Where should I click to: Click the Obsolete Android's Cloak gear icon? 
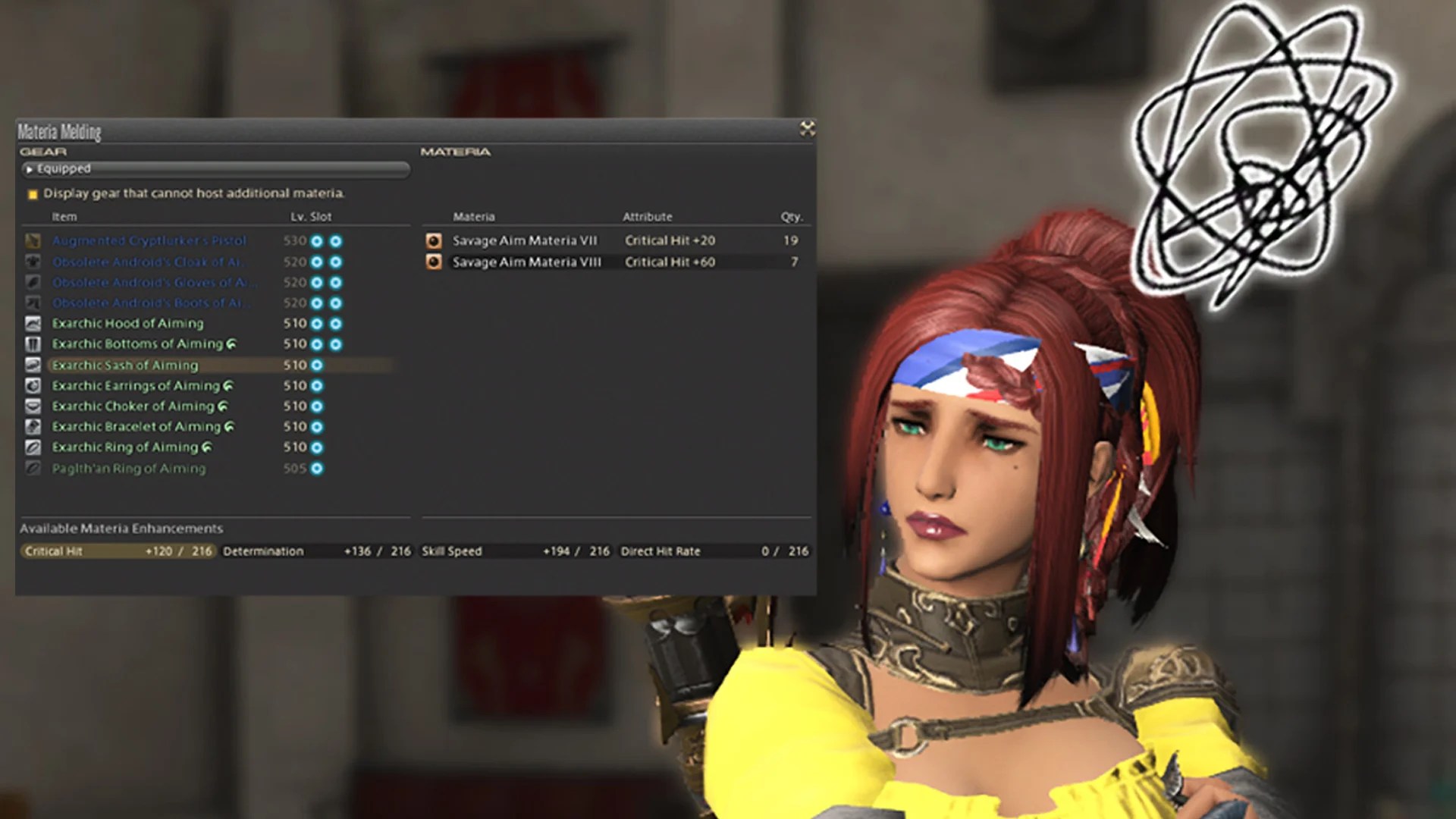33,262
